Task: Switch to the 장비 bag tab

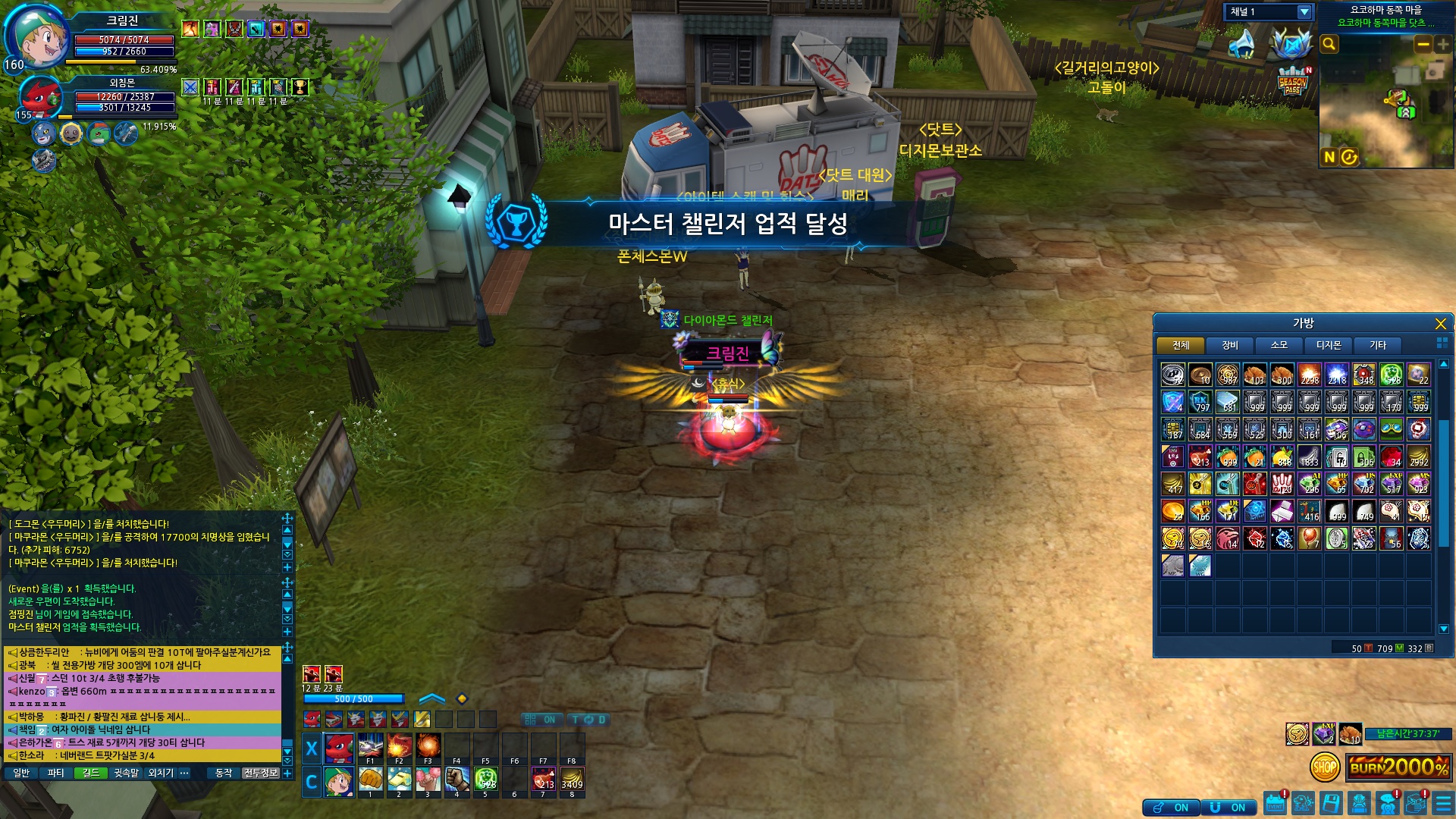Action: click(x=1229, y=345)
